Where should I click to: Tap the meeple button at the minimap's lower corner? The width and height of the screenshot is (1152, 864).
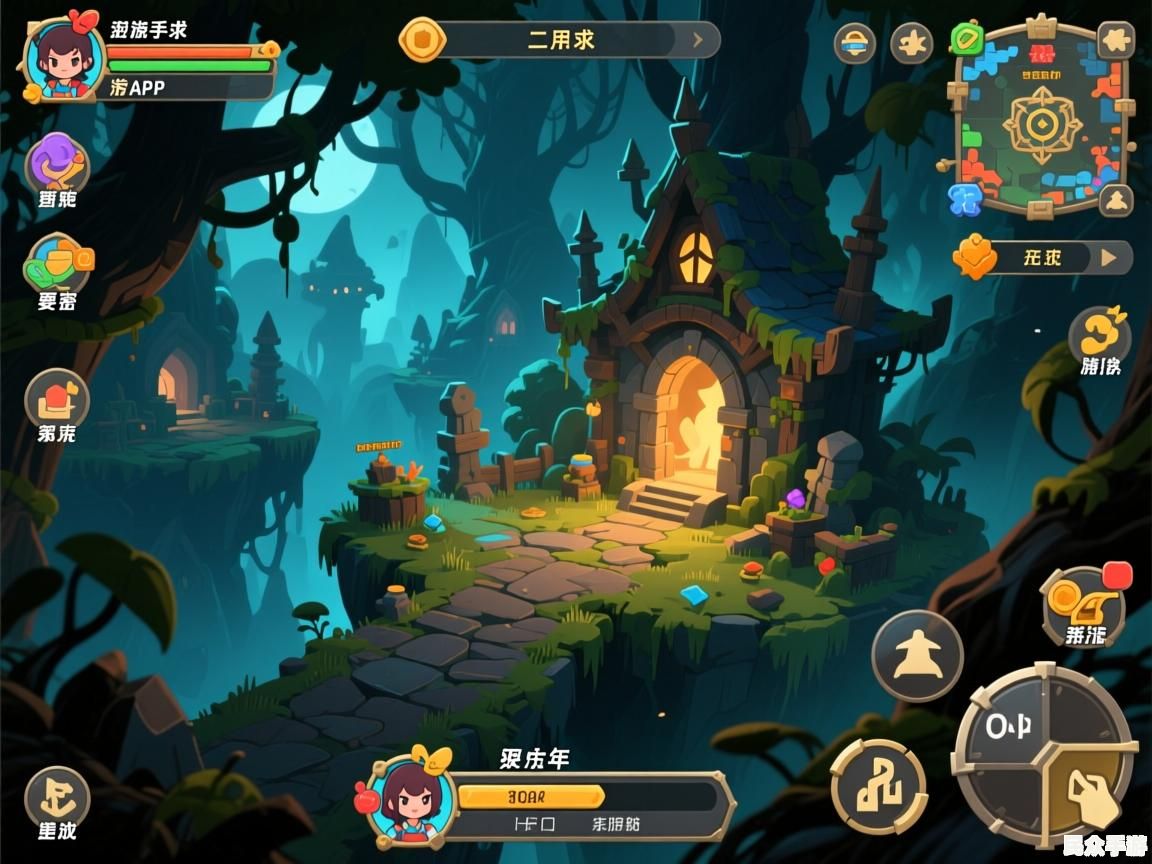1115,200
